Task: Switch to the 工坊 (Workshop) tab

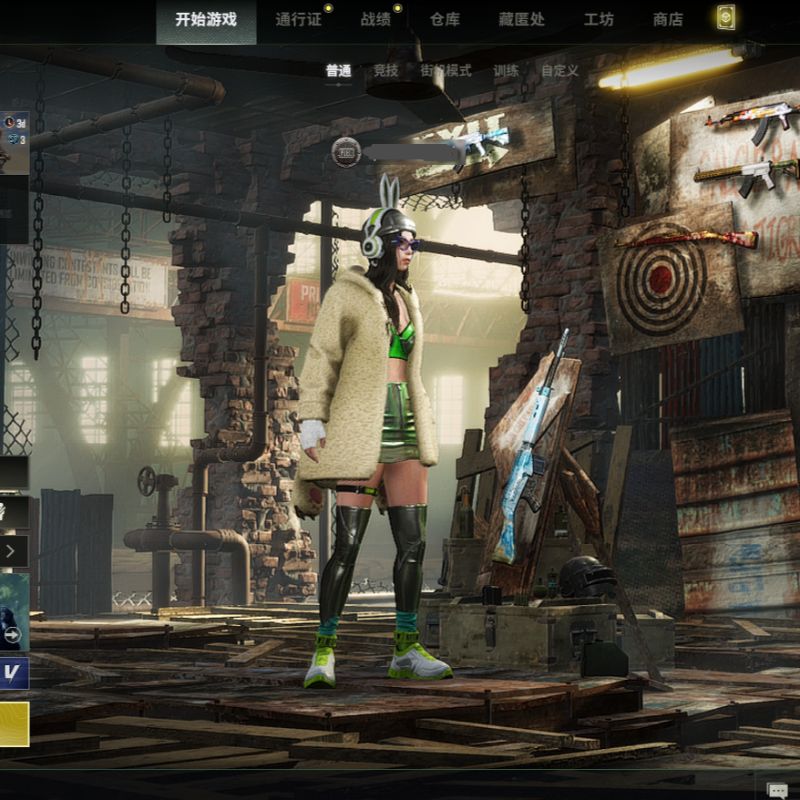Action: tap(598, 19)
